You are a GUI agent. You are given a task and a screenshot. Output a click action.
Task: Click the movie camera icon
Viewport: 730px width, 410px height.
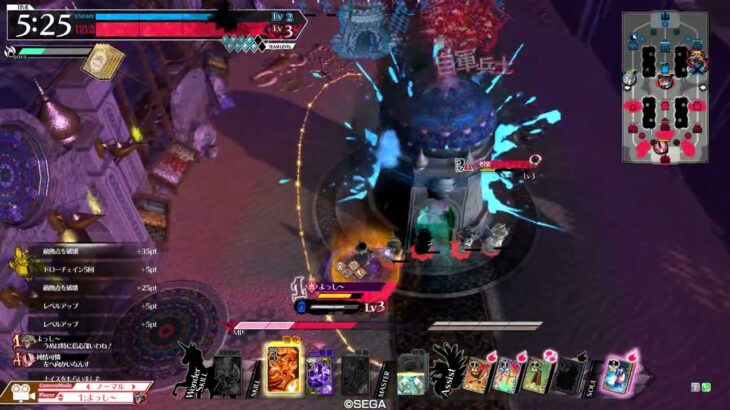point(22,391)
